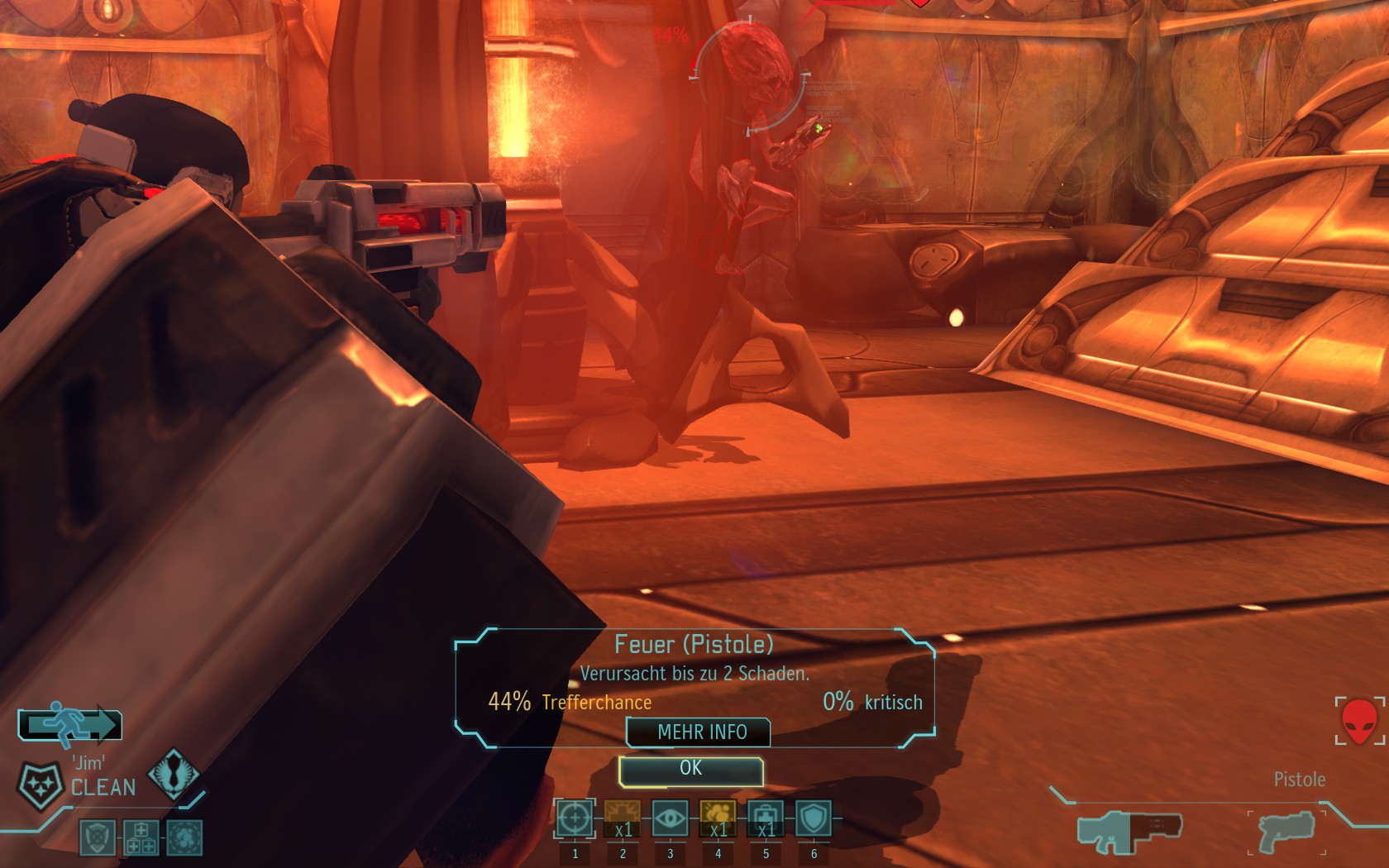This screenshot has height=868, width=1389.
Task: Click the running man movement button
Action: tap(70, 724)
